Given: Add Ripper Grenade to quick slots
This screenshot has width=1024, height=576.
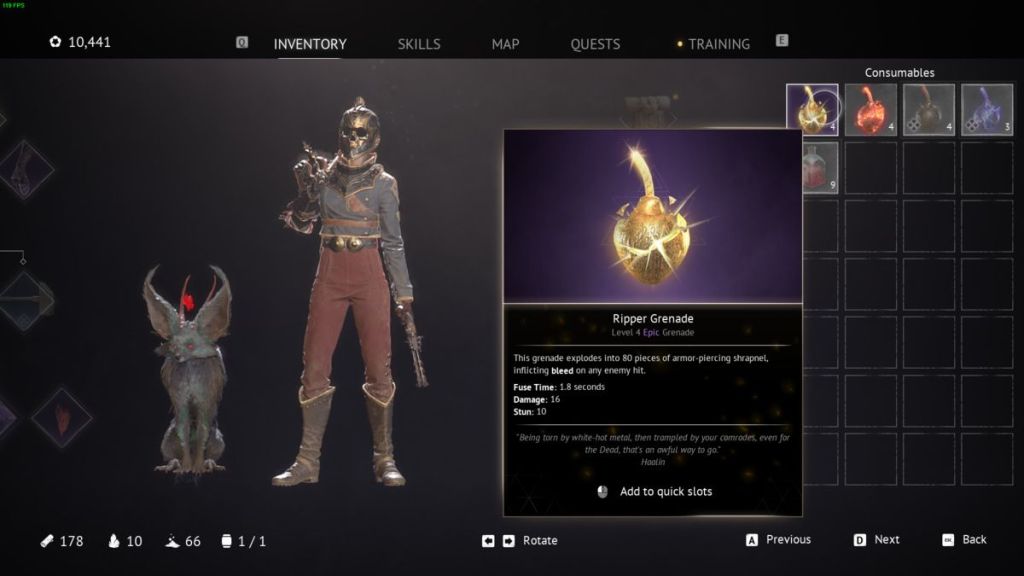Looking at the screenshot, I should [x=665, y=492].
